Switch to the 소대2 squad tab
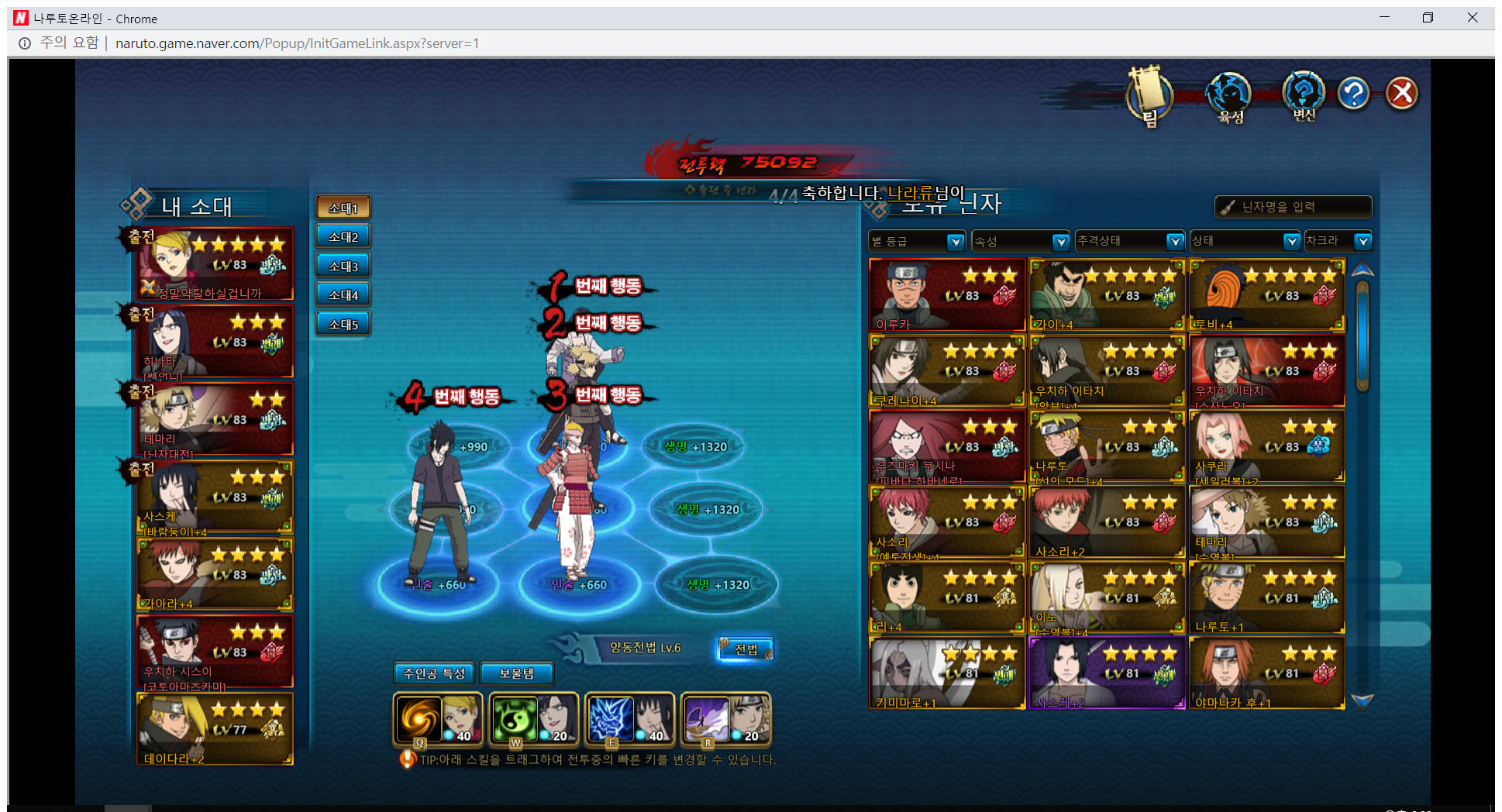This screenshot has width=1502, height=812. pyautogui.click(x=343, y=237)
